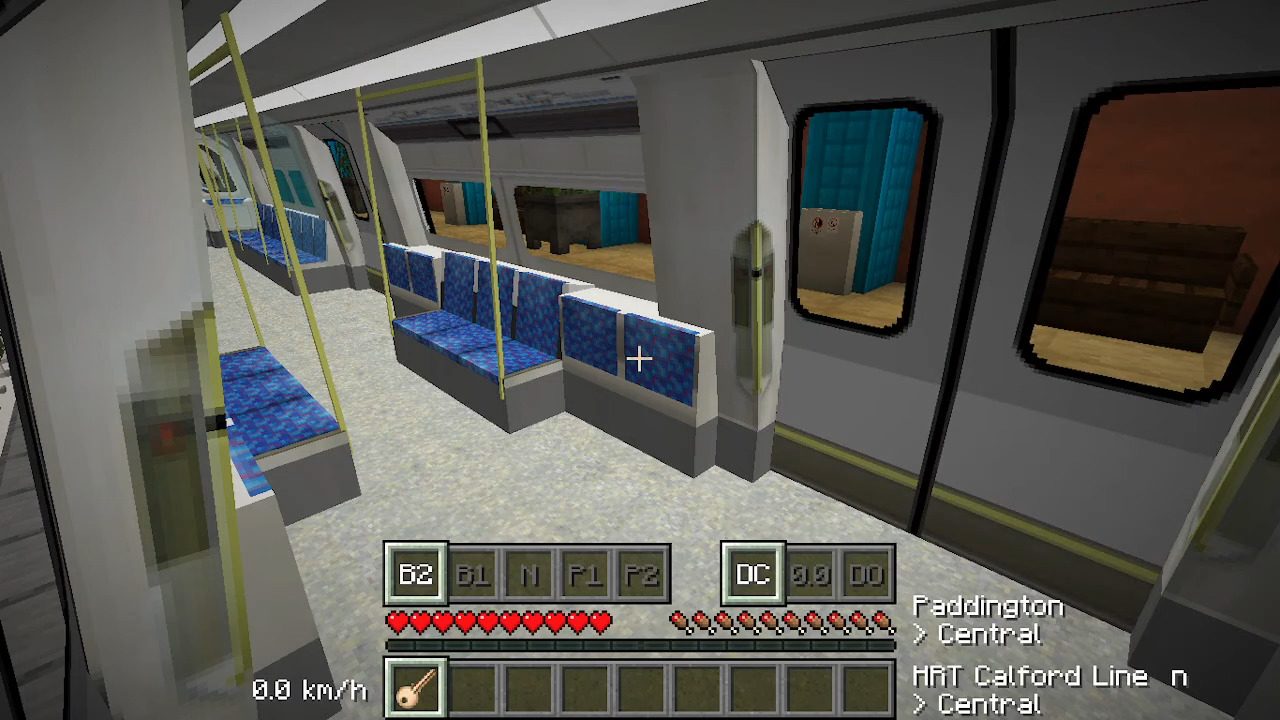Click the 0.0 km/h speed readout

311,689
